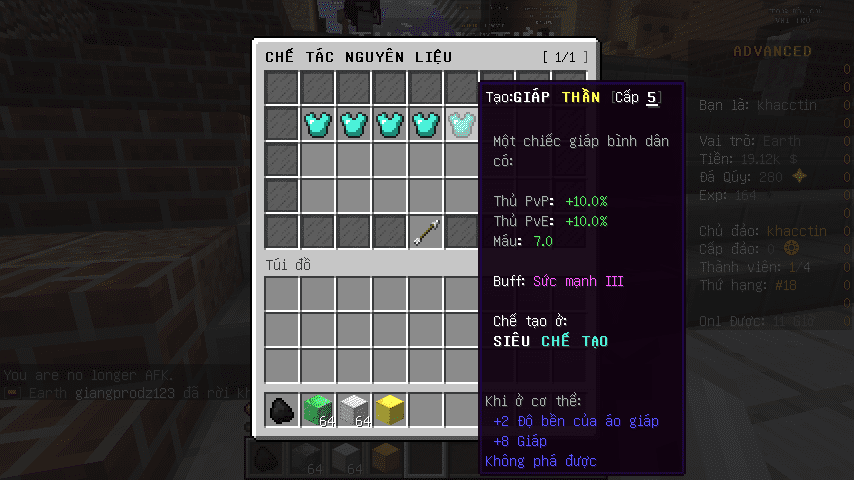Take the iron block stack
Screen dimensions: 854x480
353,409
